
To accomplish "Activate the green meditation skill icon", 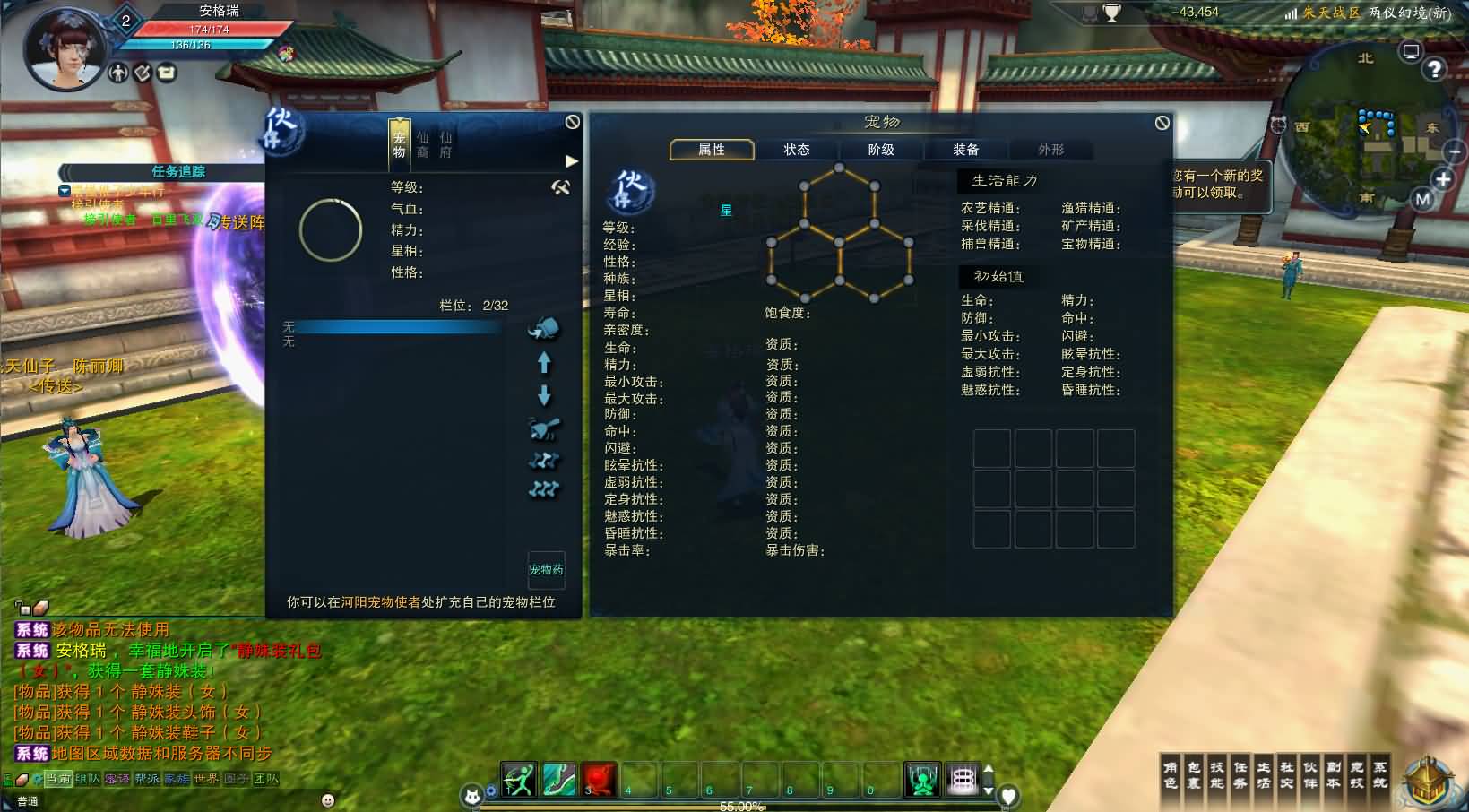I will [921, 779].
